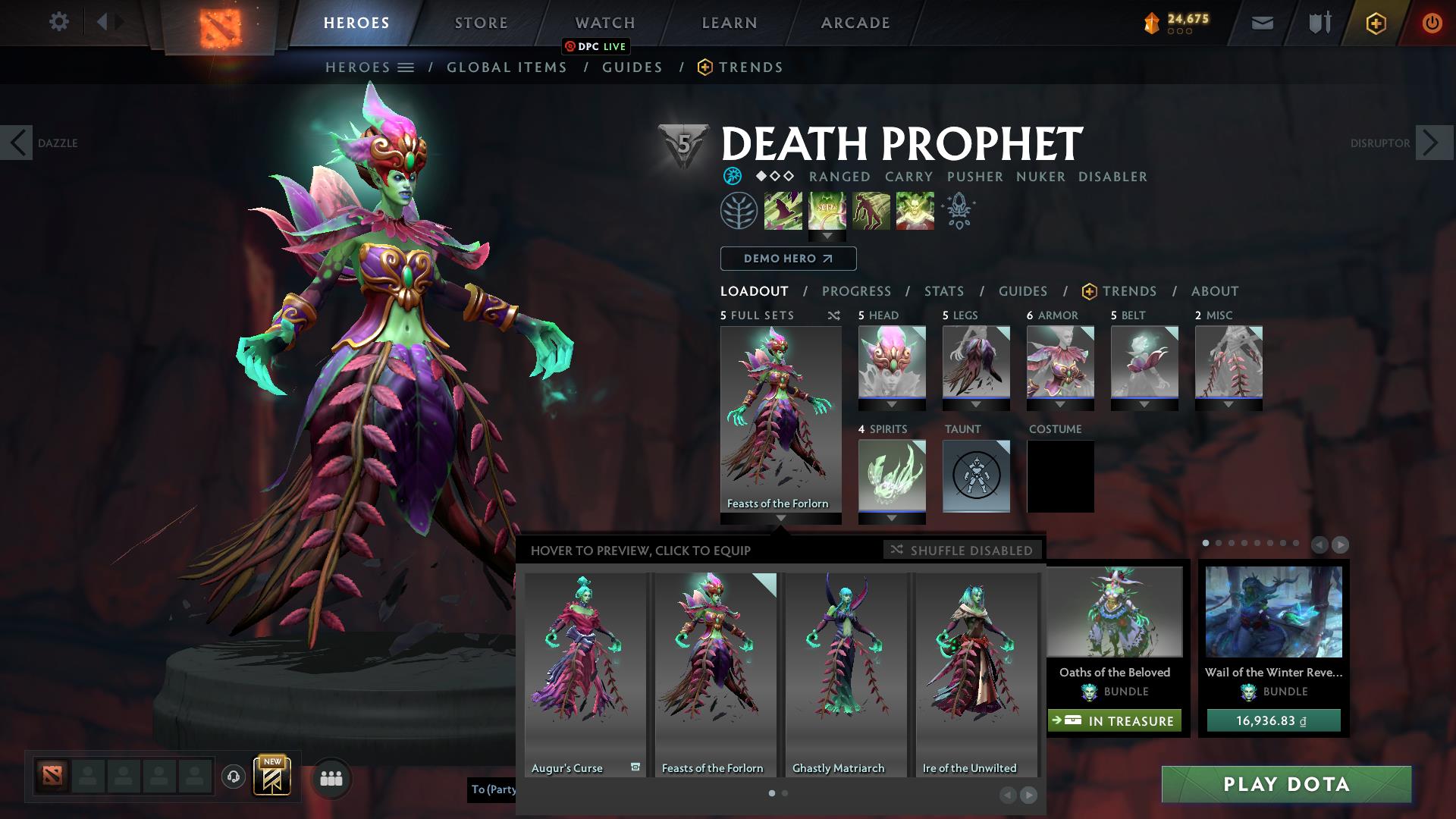This screenshot has height=819, width=1456.
Task: View the hero Progress tab
Action: [x=856, y=291]
